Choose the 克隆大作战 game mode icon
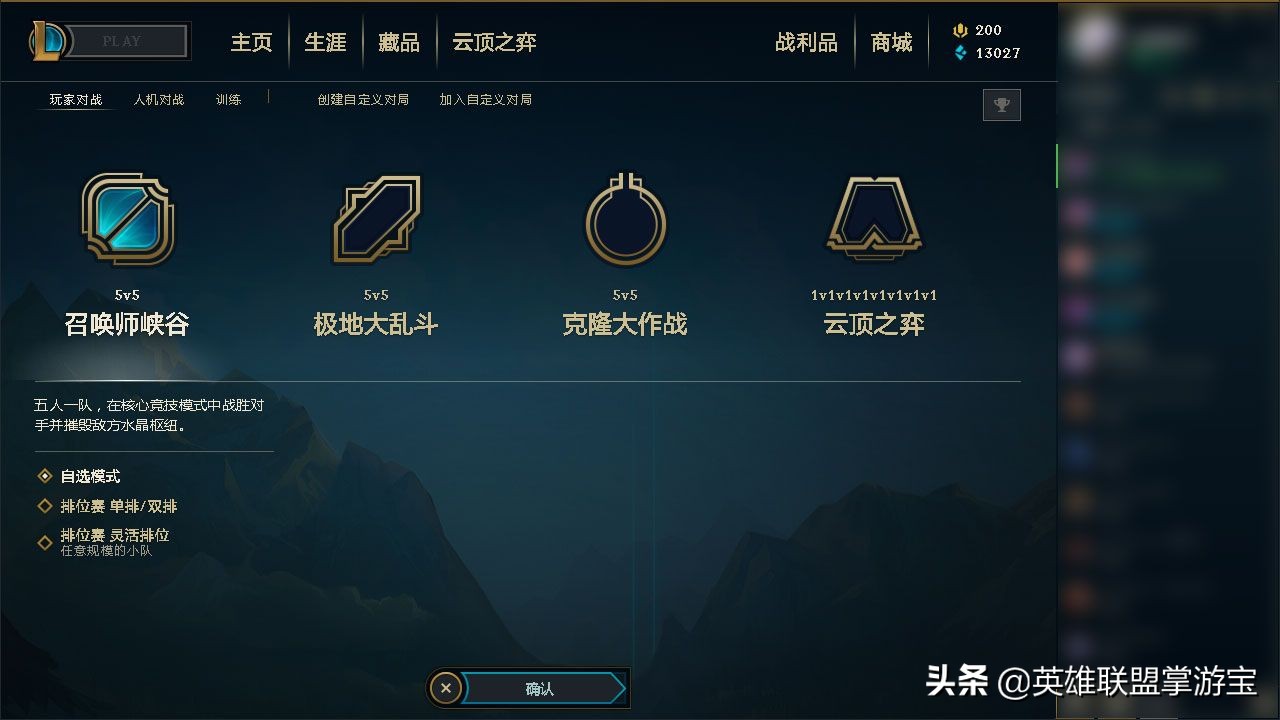The width and height of the screenshot is (1280, 720). point(624,218)
